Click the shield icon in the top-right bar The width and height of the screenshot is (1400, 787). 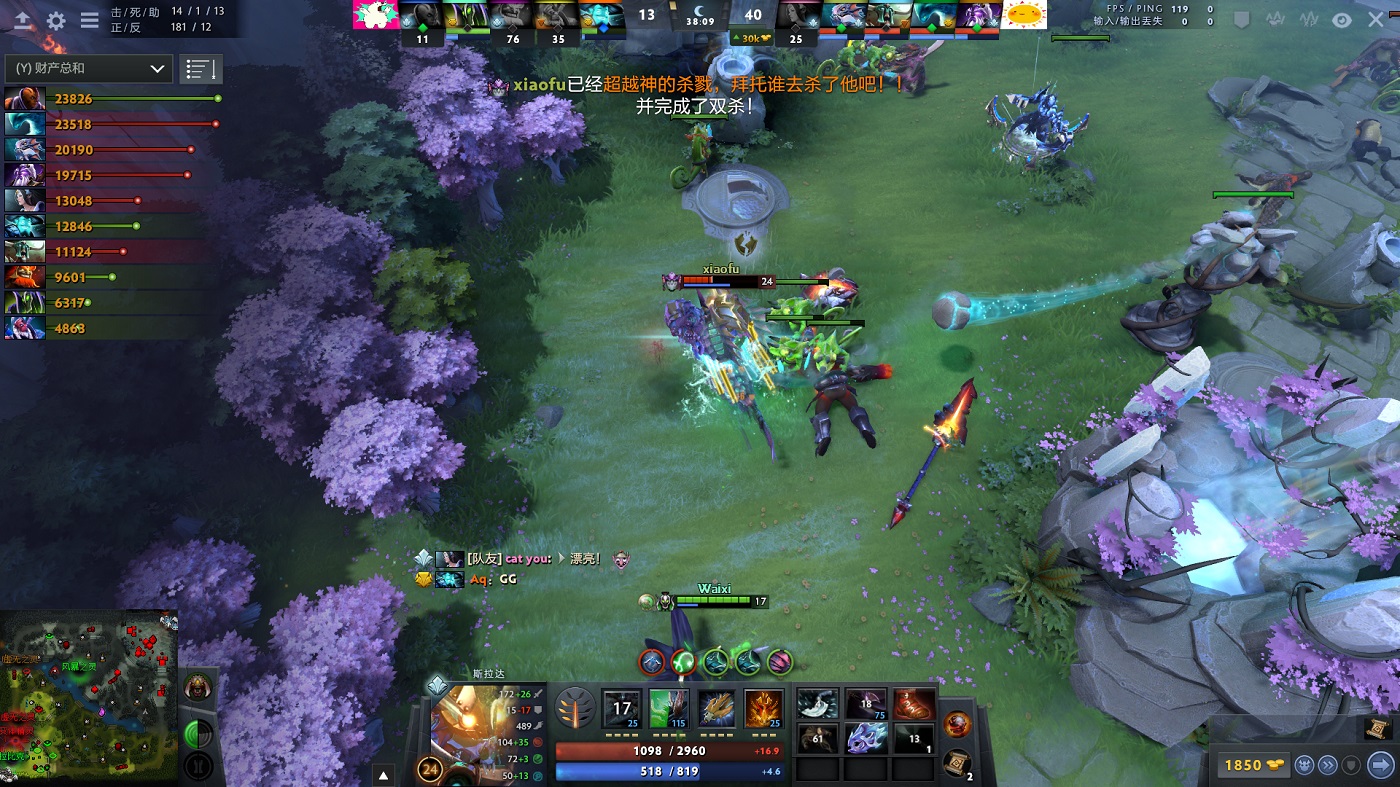[1240, 18]
